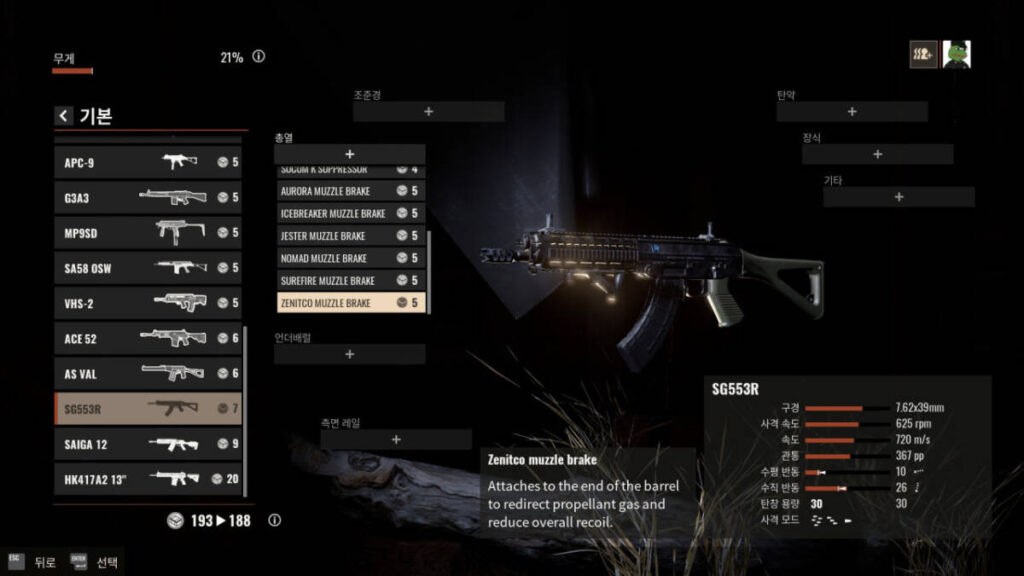Screen dimensions: 1024x576
Task: Select the SAIGA 12 shotgun row
Action: (148, 443)
